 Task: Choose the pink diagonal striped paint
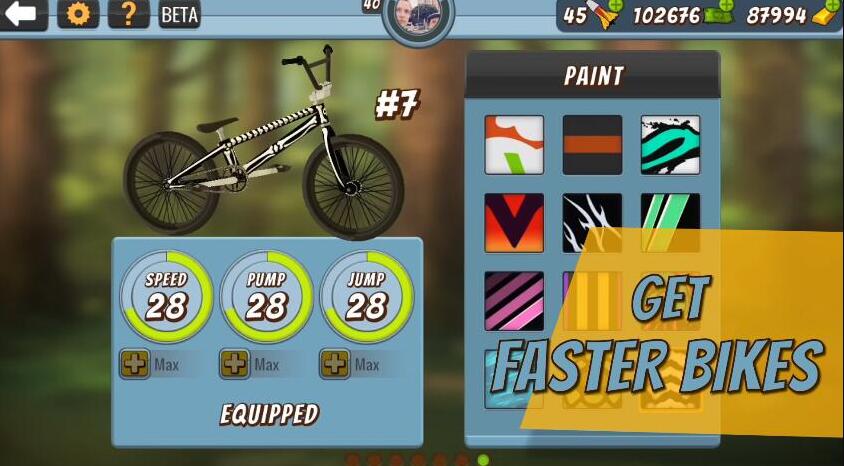point(514,301)
